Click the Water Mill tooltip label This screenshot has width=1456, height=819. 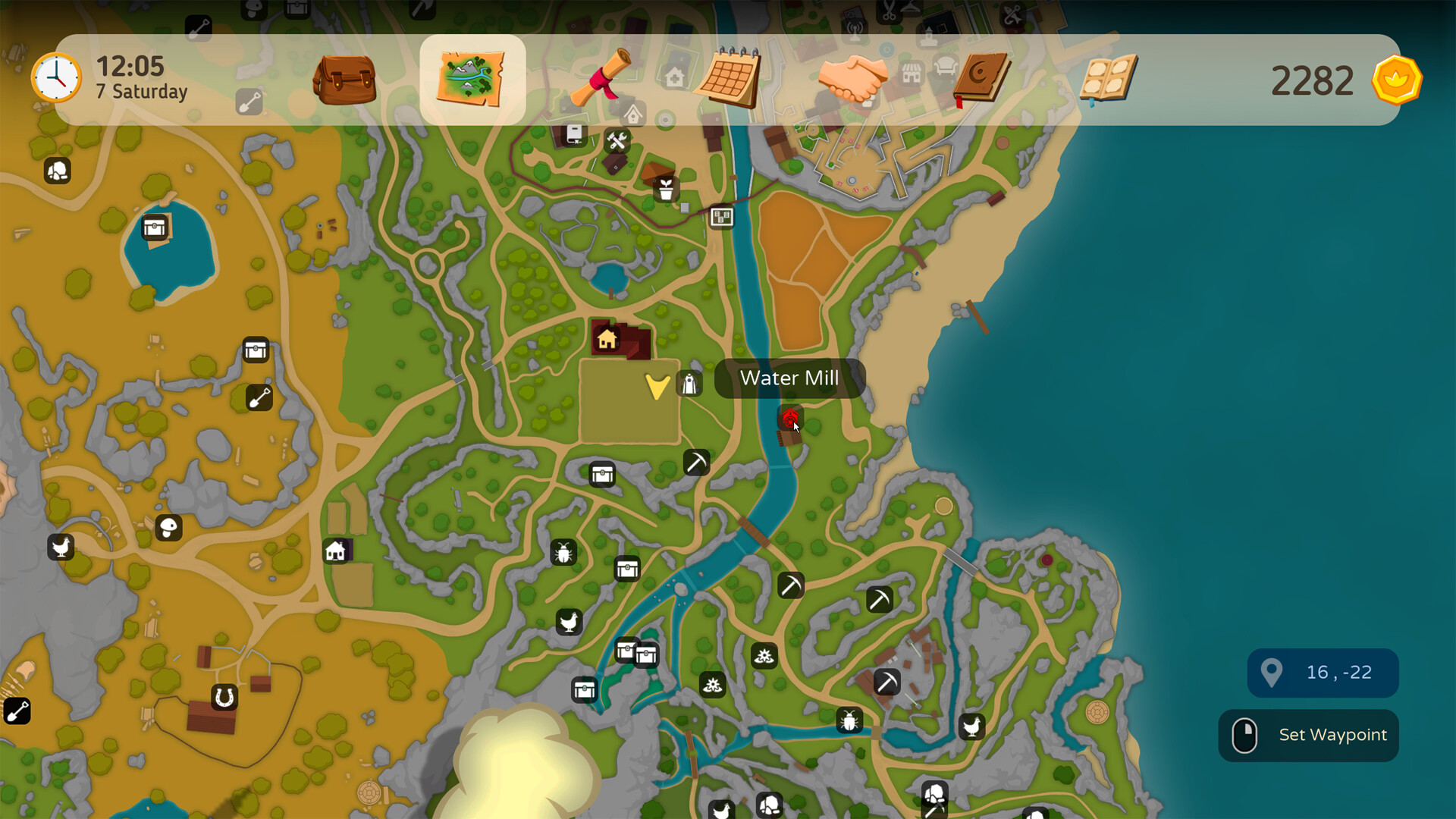pyautogui.click(x=789, y=378)
